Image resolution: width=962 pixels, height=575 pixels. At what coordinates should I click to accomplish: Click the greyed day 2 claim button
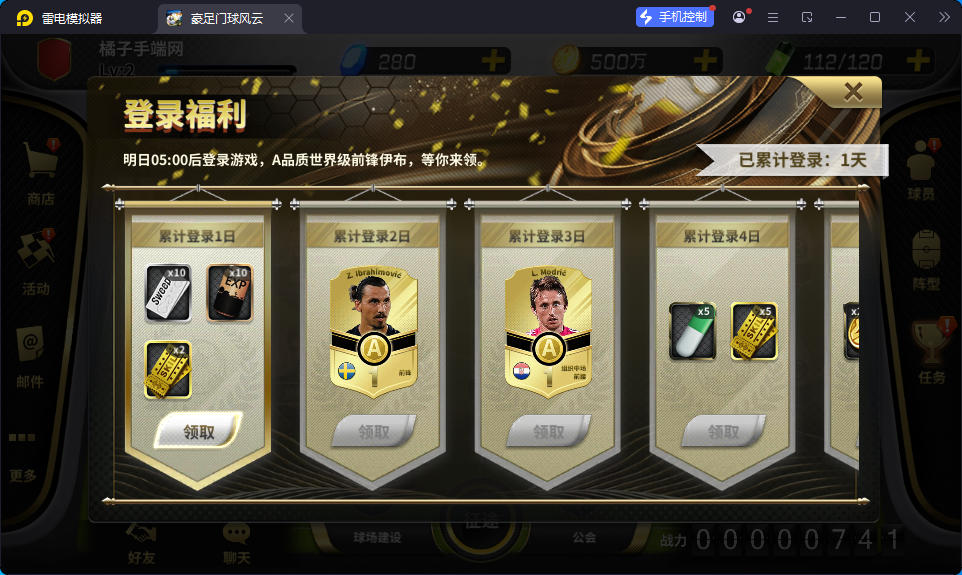373,431
